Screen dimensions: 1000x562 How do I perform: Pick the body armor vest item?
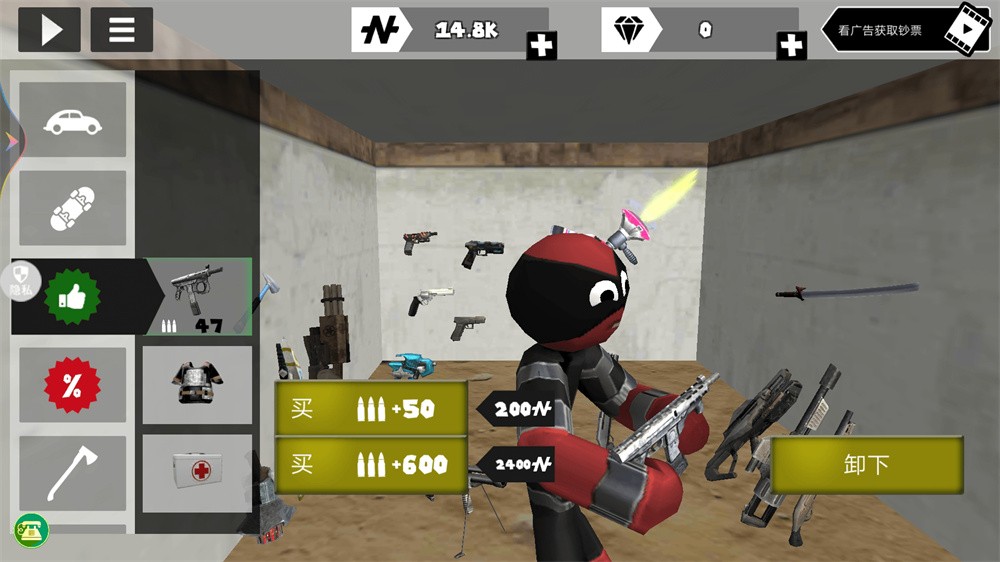[197, 385]
